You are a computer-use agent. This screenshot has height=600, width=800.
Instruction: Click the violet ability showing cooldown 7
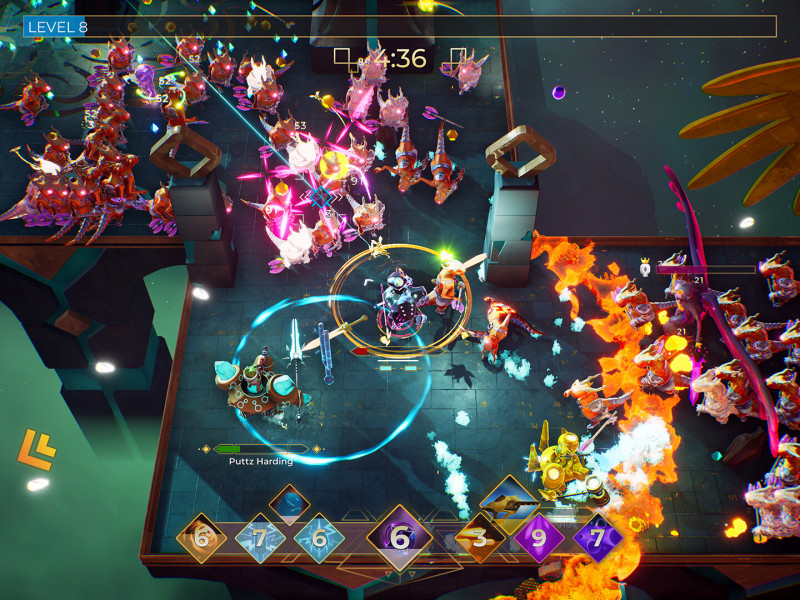coord(598,539)
